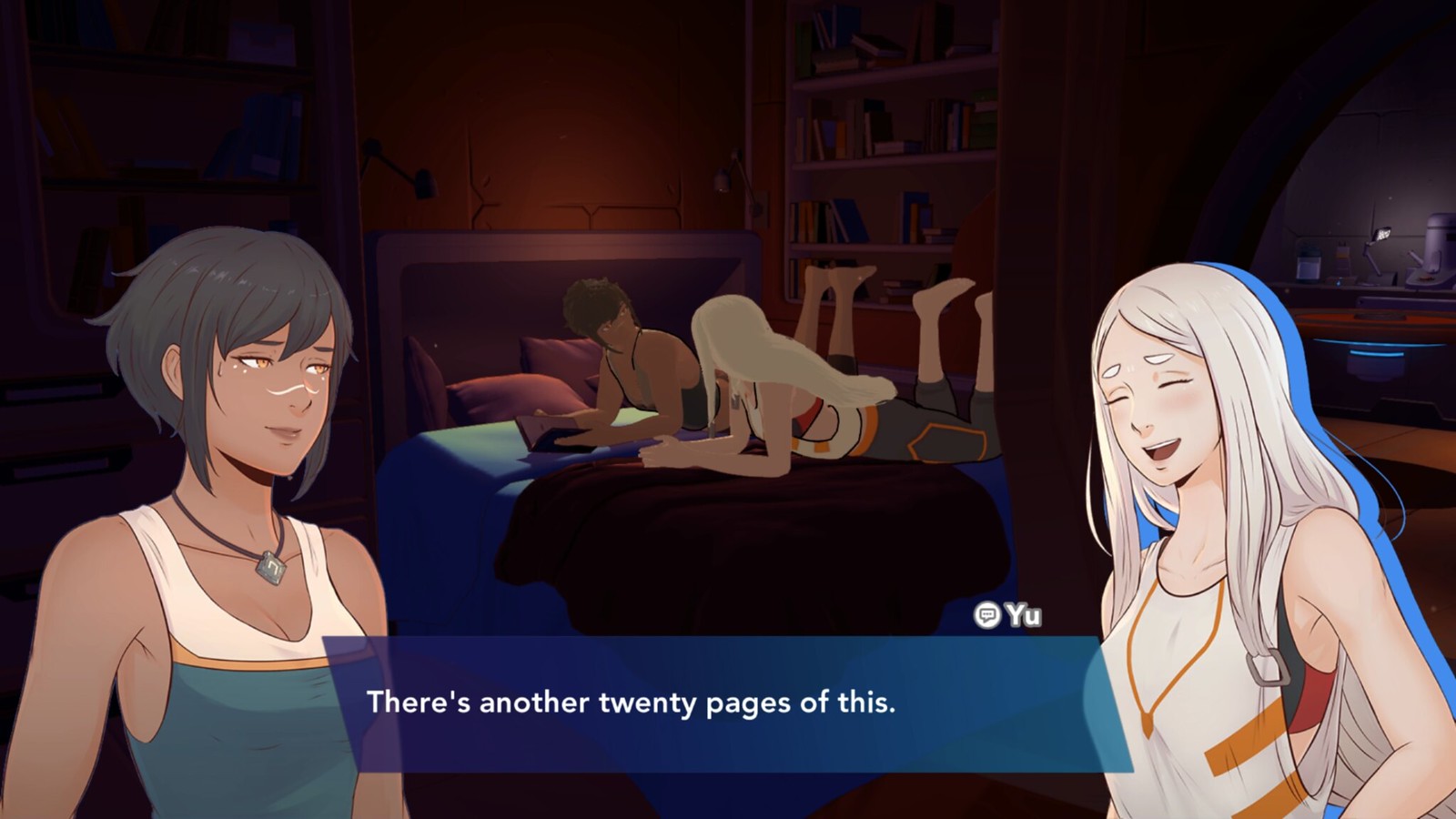Click the Yu name tag label
1456x819 pixels.
1024,614
